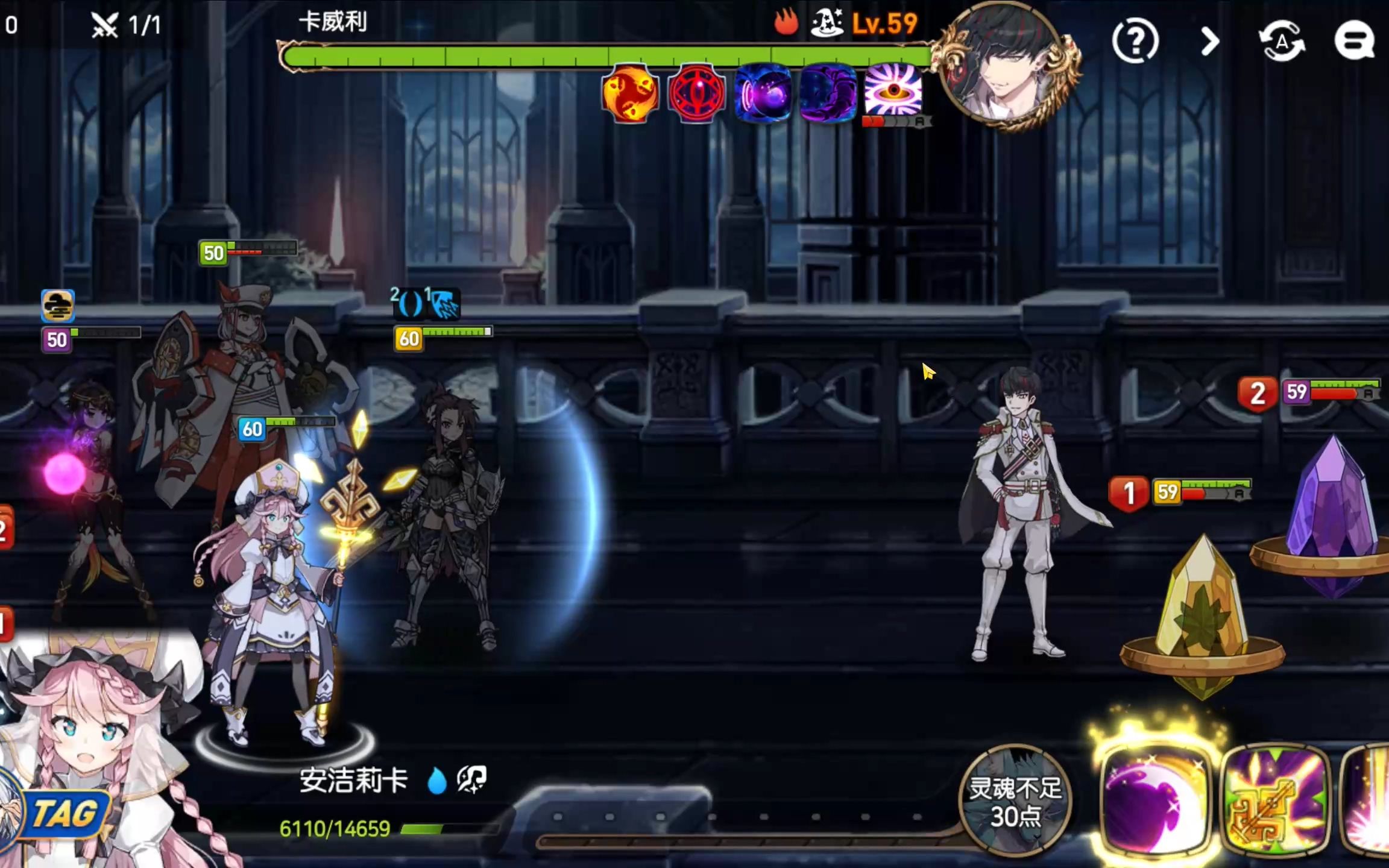Inspect the boss's fire orb buff icon
The height and width of the screenshot is (868, 1389).
coord(630,93)
